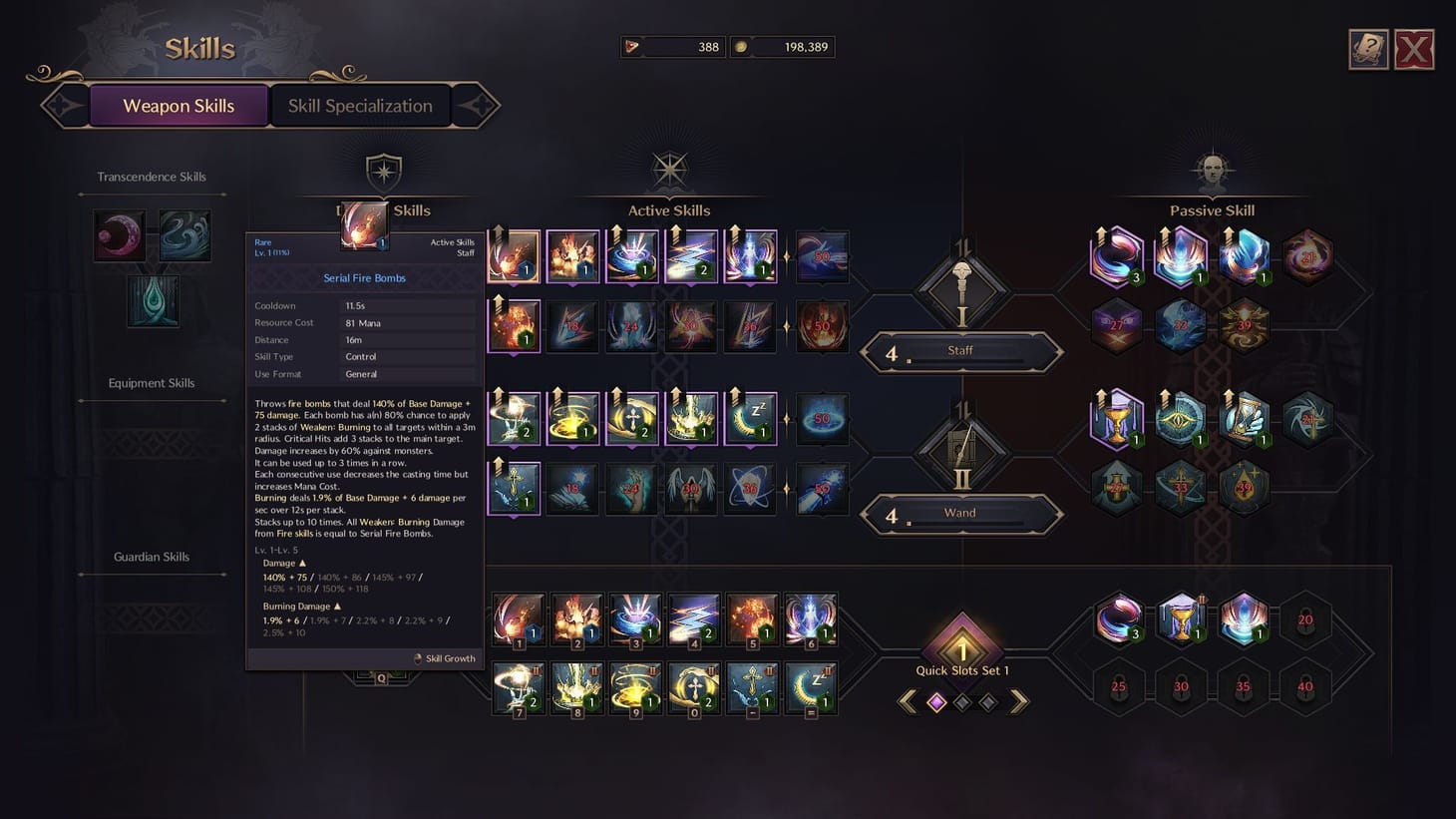This screenshot has width=1456, height=819.
Task: Click a Transcendence skill icon in the left sidebar
Action: pyautogui.click(x=120, y=234)
